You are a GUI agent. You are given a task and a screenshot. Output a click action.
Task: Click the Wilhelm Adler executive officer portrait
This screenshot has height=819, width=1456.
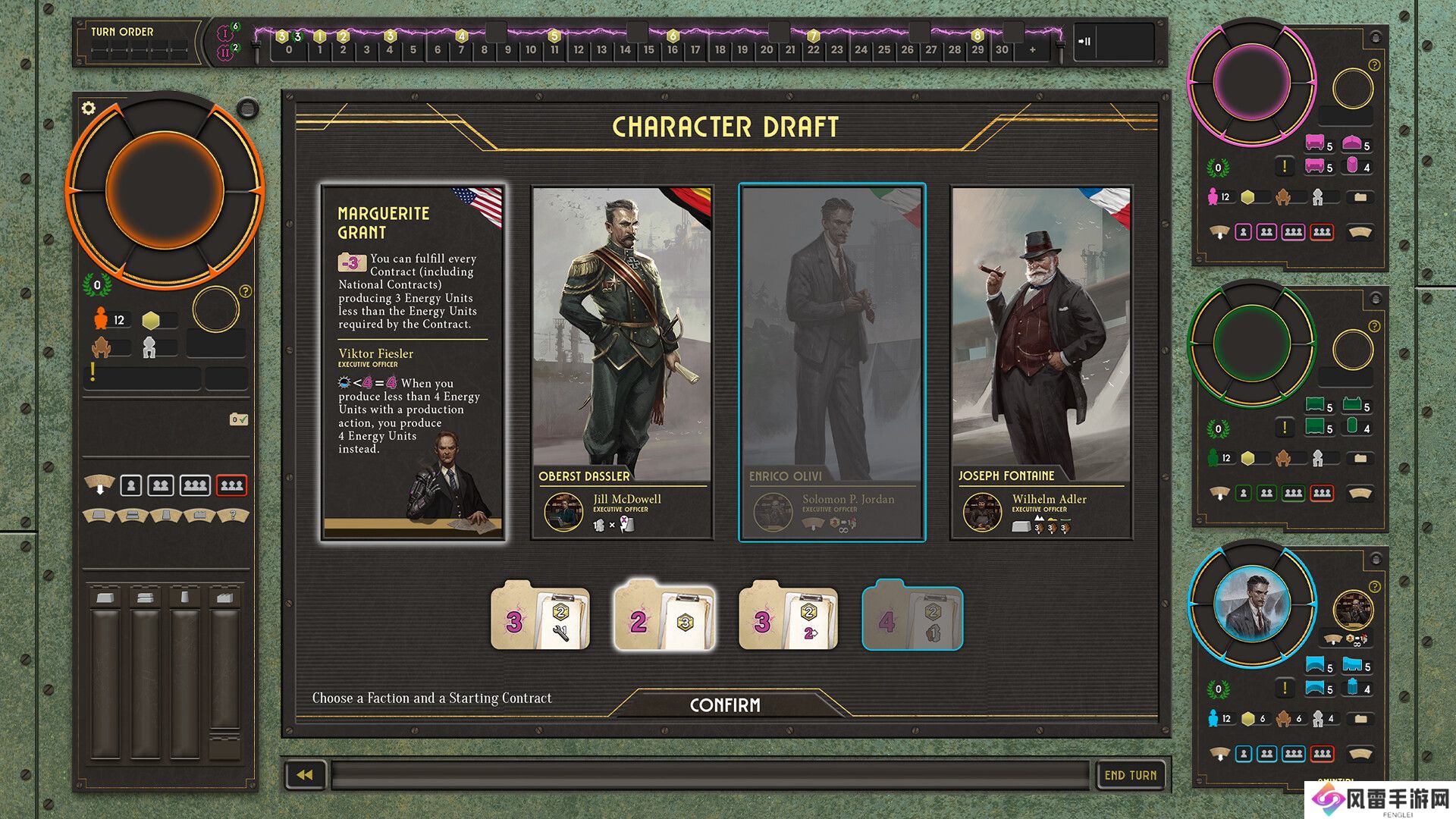982,511
